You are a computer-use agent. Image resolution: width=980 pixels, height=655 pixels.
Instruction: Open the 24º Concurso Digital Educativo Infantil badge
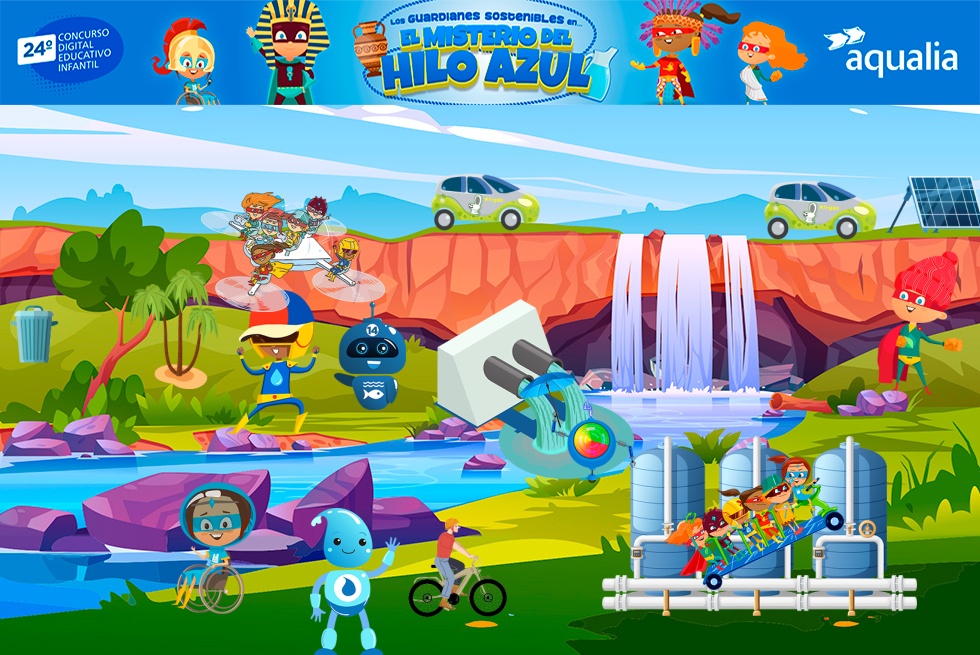pos(69,52)
